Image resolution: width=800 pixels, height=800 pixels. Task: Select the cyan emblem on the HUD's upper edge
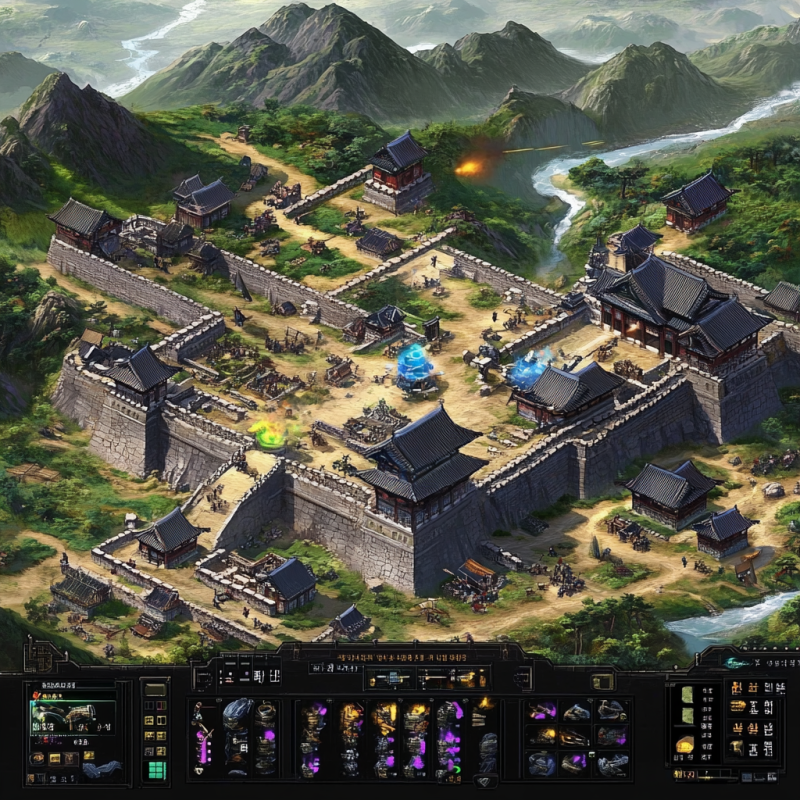pyautogui.click(x=737, y=661)
